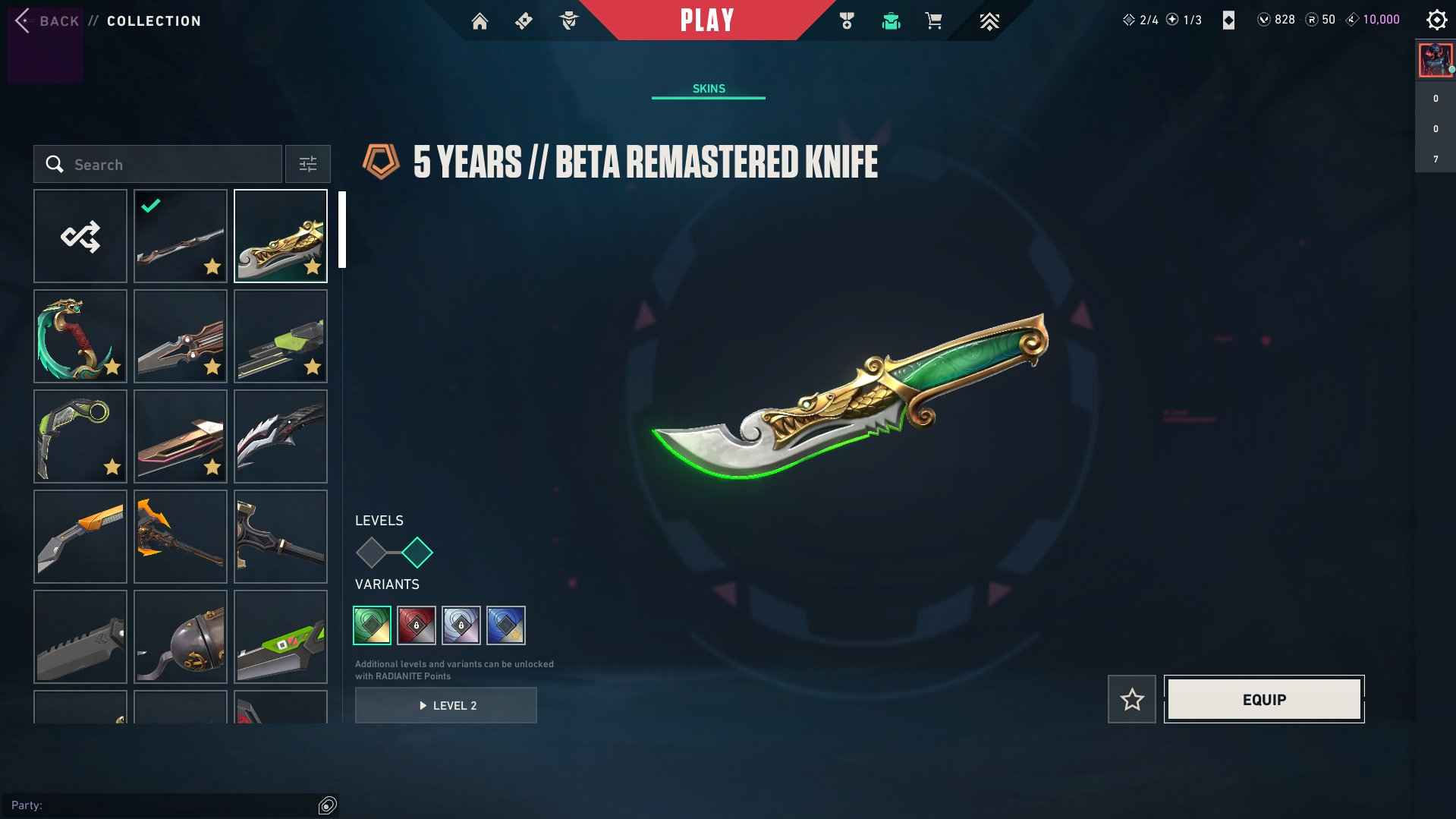Expand the LEVEL 2 section

[x=446, y=705]
